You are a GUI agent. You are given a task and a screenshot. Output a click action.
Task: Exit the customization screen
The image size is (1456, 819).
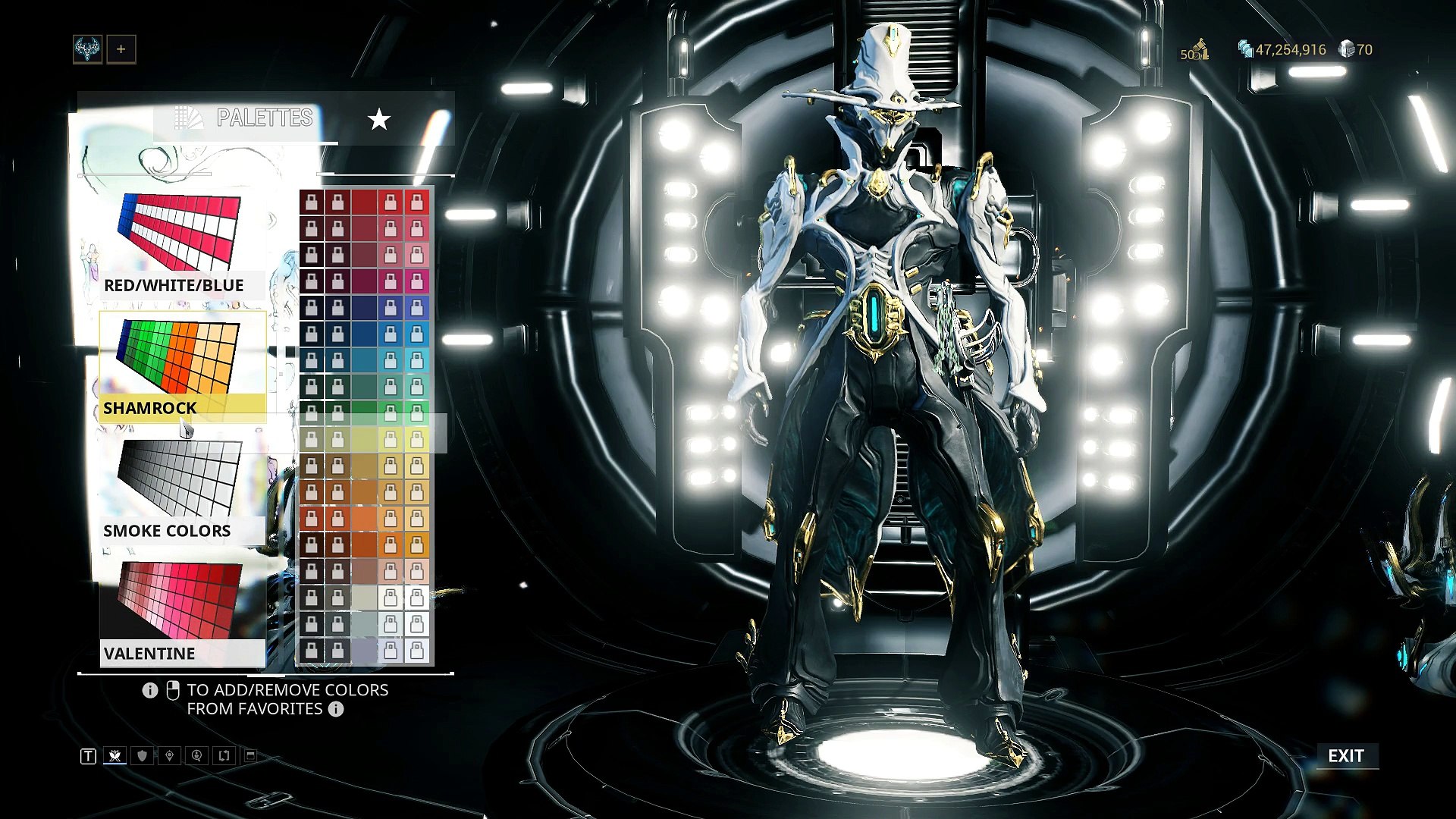click(1346, 756)
